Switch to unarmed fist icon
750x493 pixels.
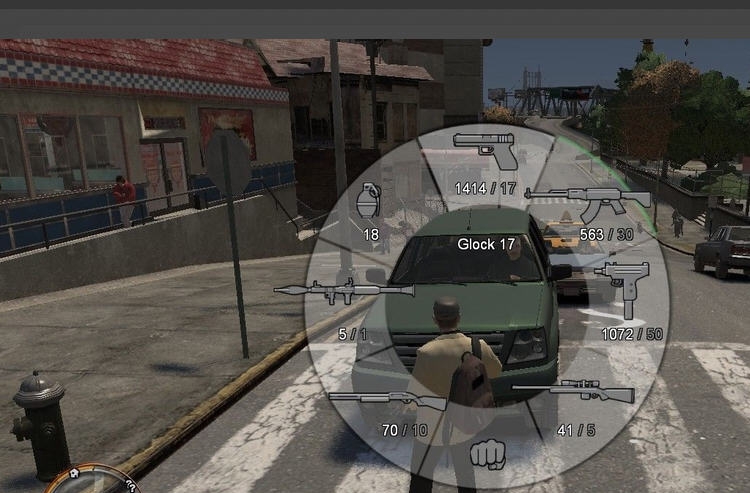tap(487, 455)
